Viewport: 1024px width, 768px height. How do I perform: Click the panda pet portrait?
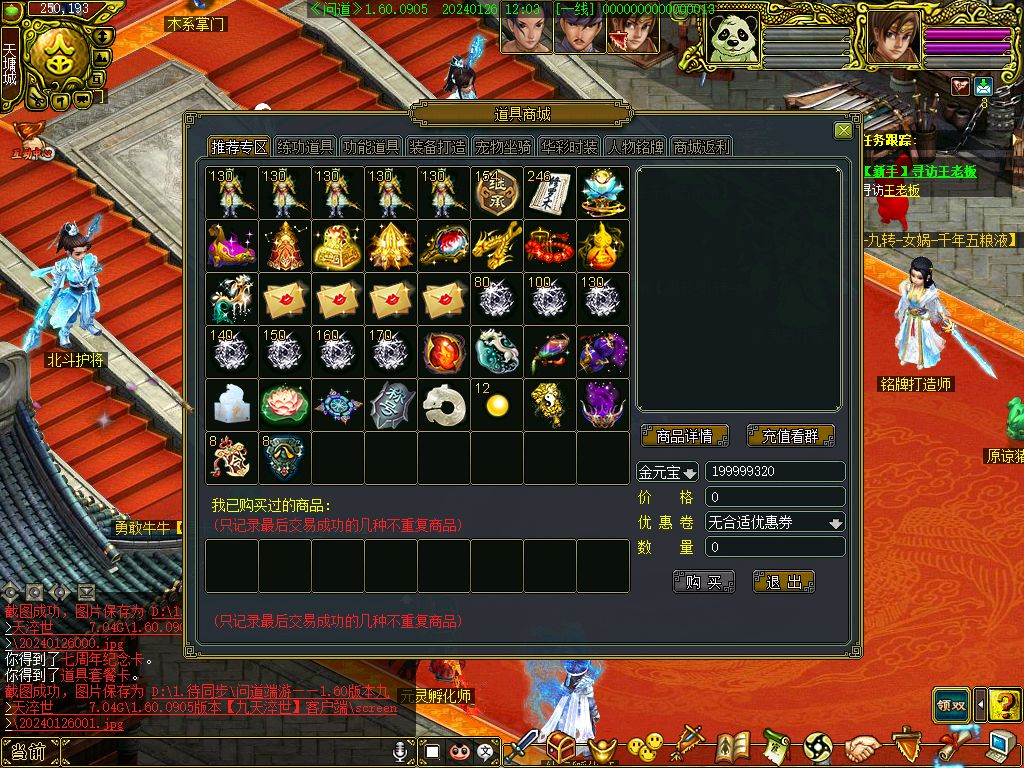pyautogui.click(x=734, y=41)
